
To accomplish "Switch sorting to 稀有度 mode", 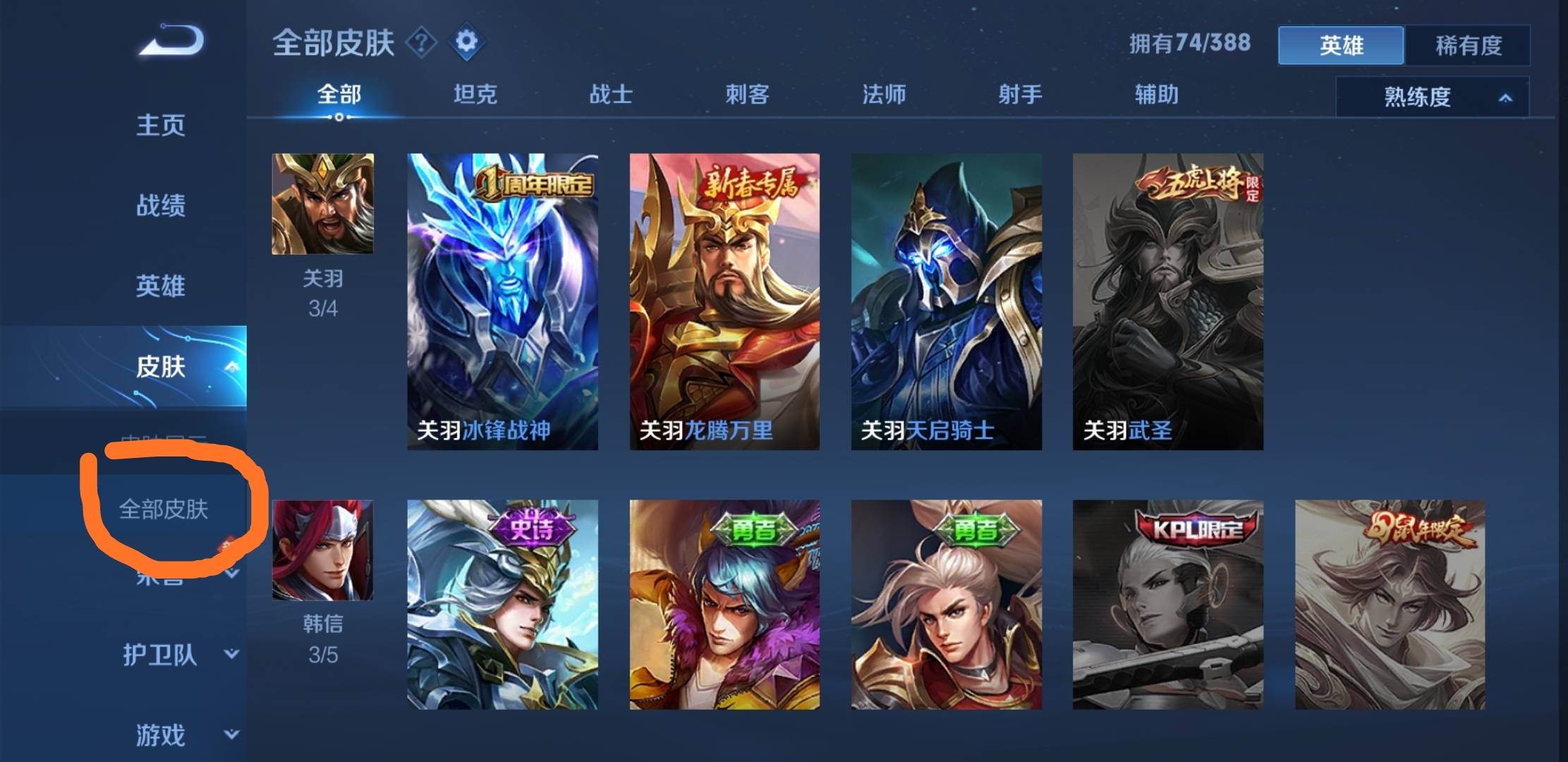I will click(x=1469, y=46).
